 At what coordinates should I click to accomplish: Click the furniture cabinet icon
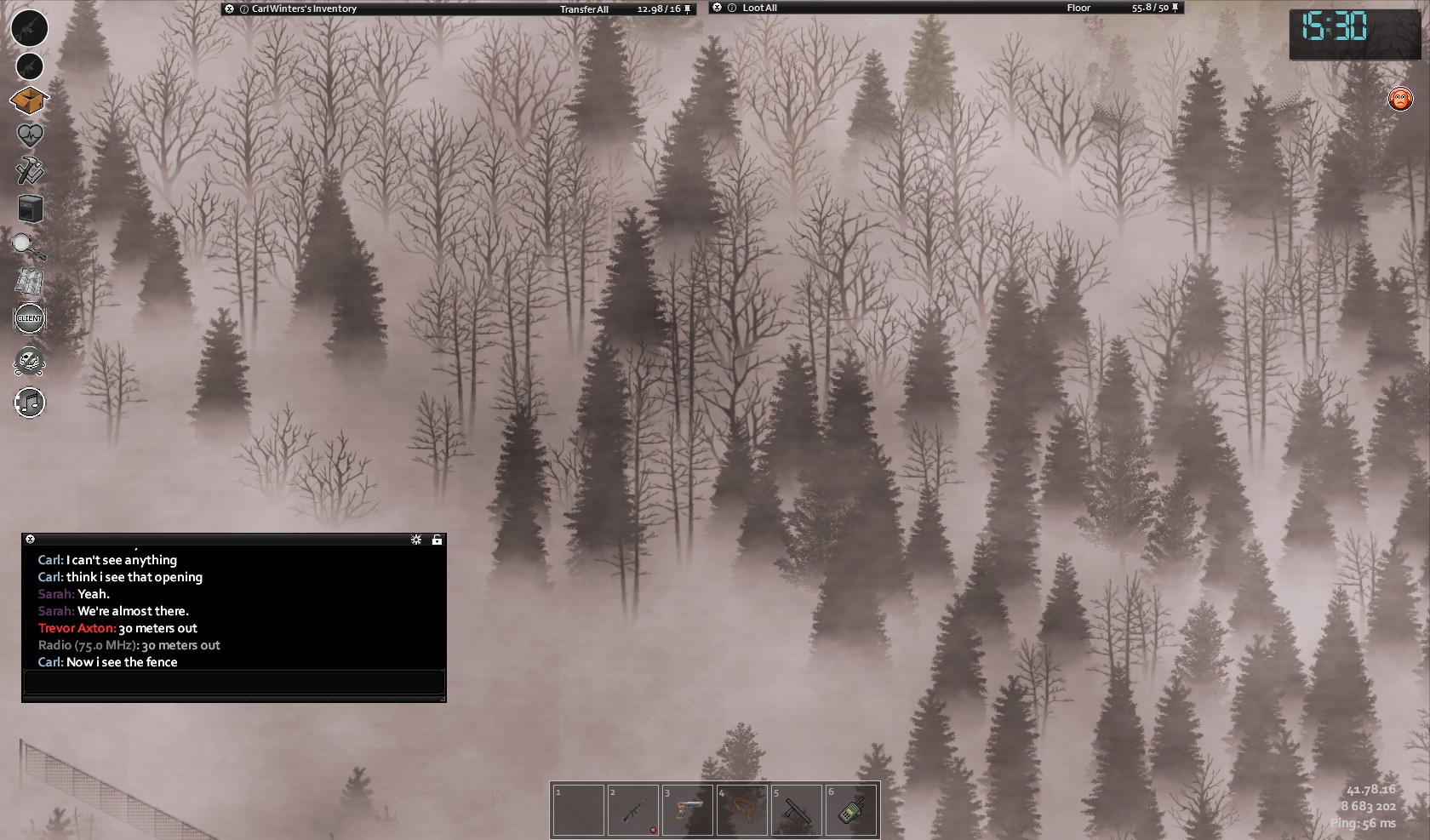[30, 209]
